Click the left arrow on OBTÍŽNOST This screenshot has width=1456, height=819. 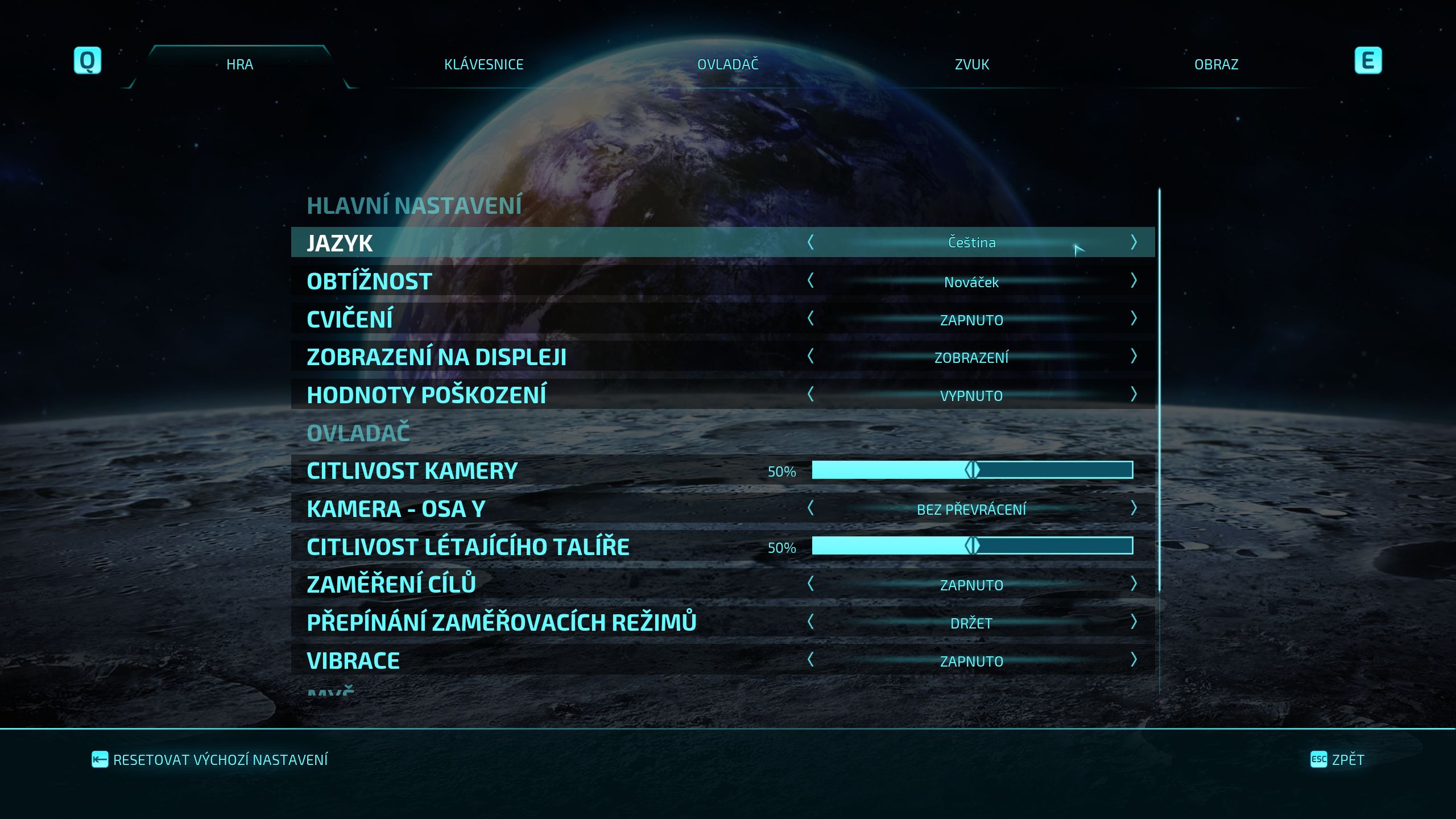(x=810, y=280)
